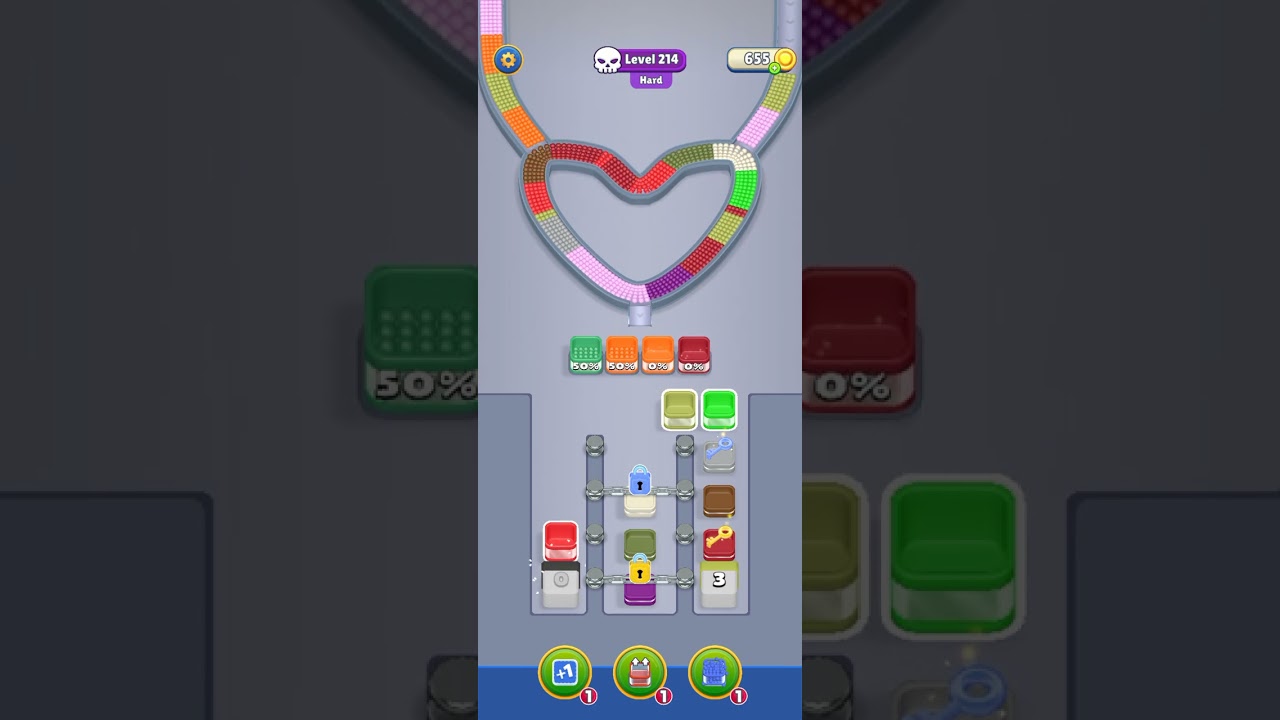Tap the Hard difficulty label
This screenshot has height=720, width=1280.
(x=651, y=79)
